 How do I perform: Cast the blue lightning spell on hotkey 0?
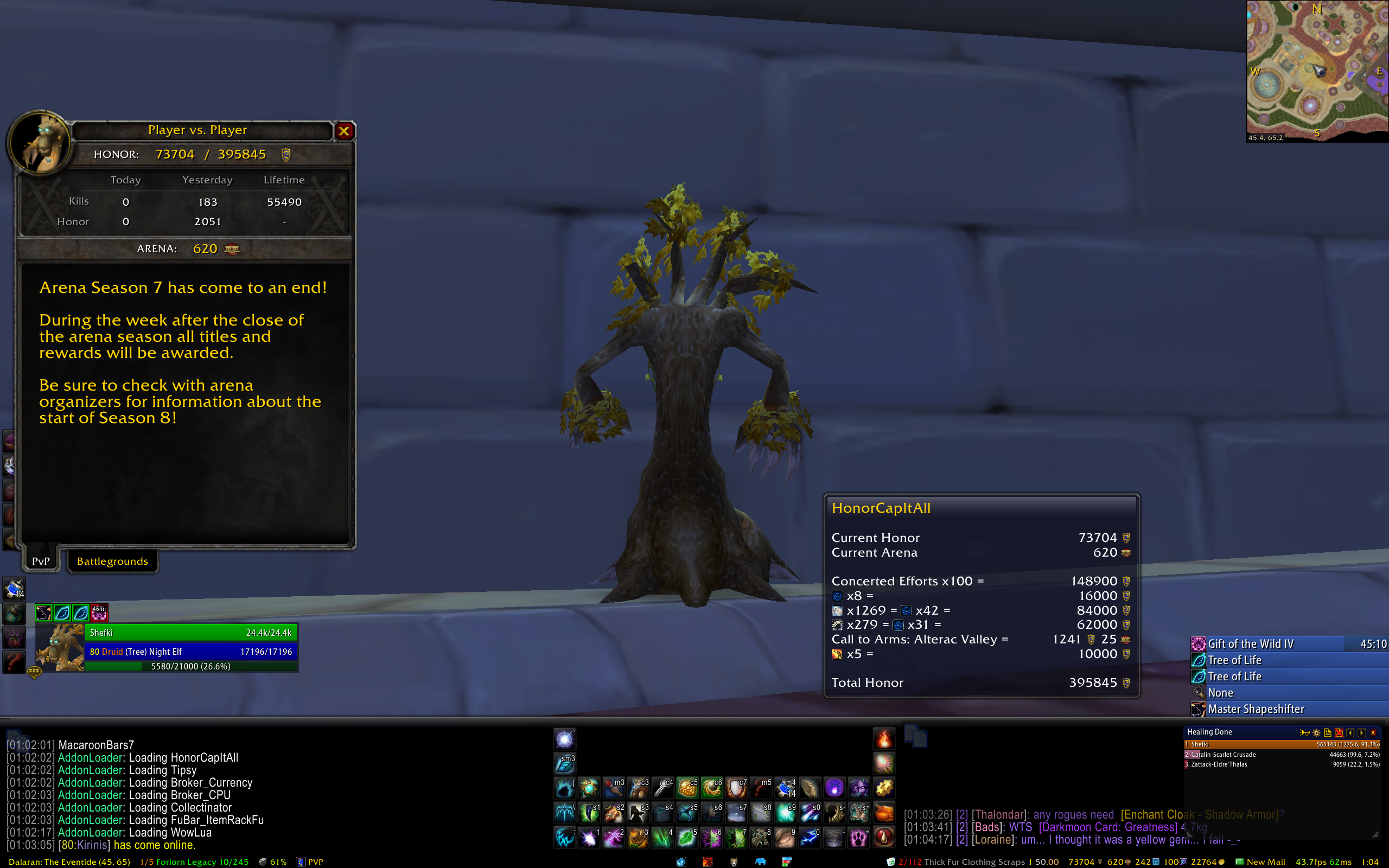coord(810,838)
